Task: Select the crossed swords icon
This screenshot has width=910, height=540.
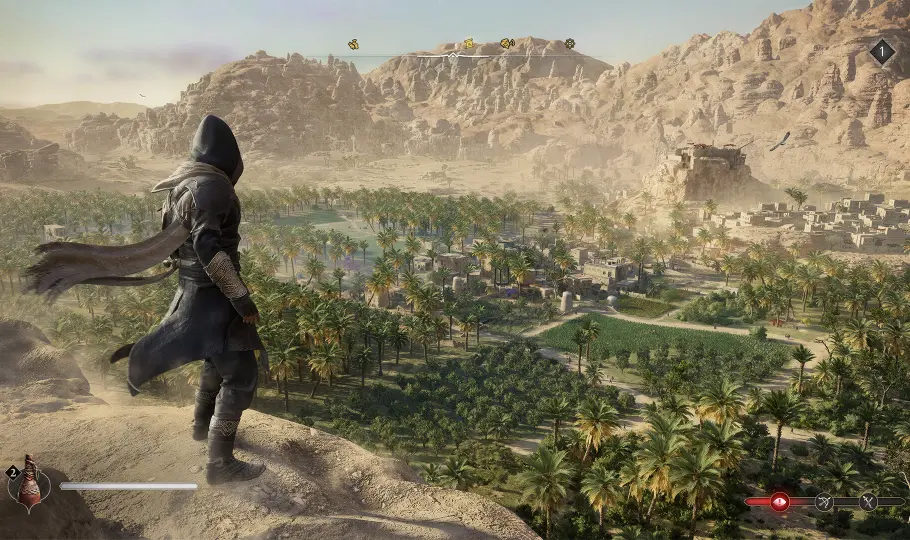Action: pyautogui.click(x=868, y=502)
